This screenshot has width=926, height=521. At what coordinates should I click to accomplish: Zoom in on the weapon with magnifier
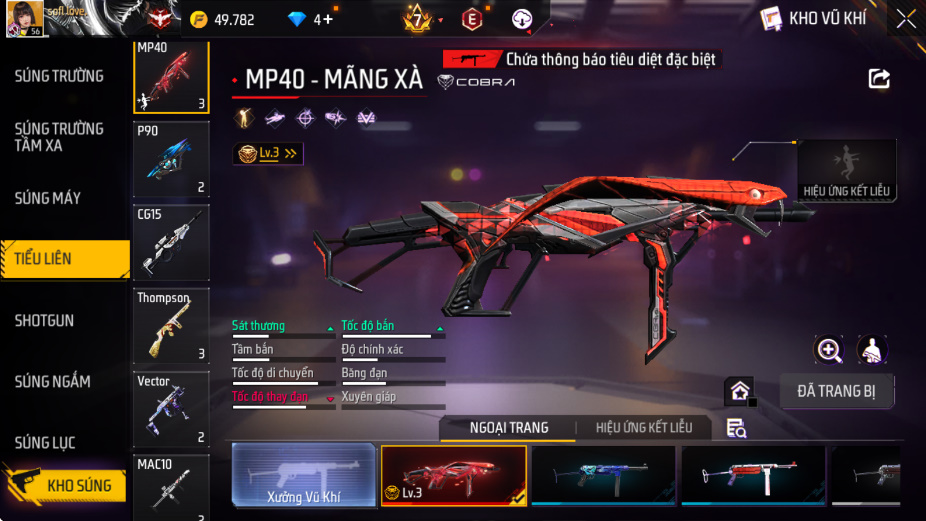pyautogui.click(x=829, y=349)
